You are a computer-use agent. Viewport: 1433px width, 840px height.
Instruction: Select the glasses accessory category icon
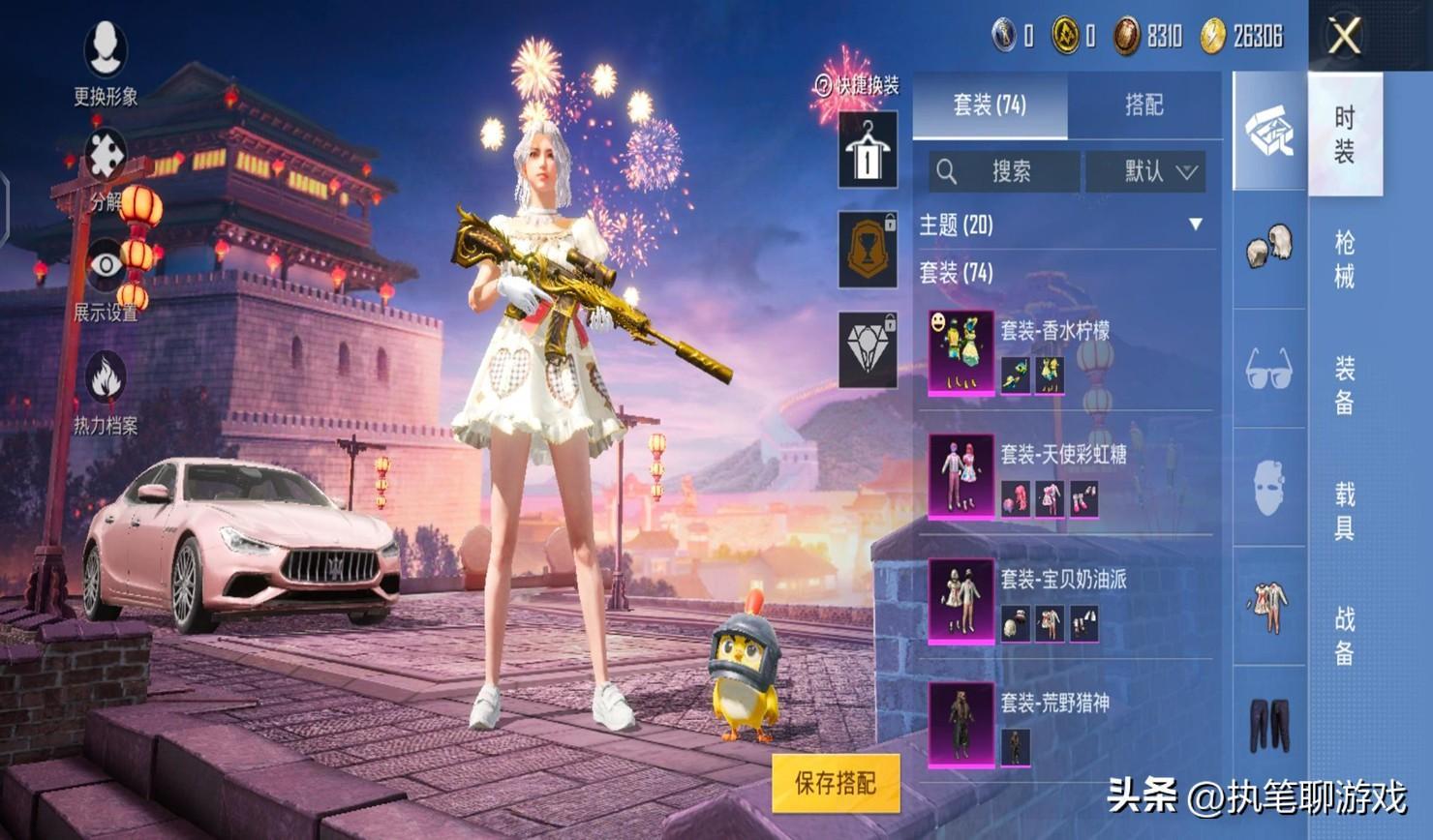pos(1268,369)
